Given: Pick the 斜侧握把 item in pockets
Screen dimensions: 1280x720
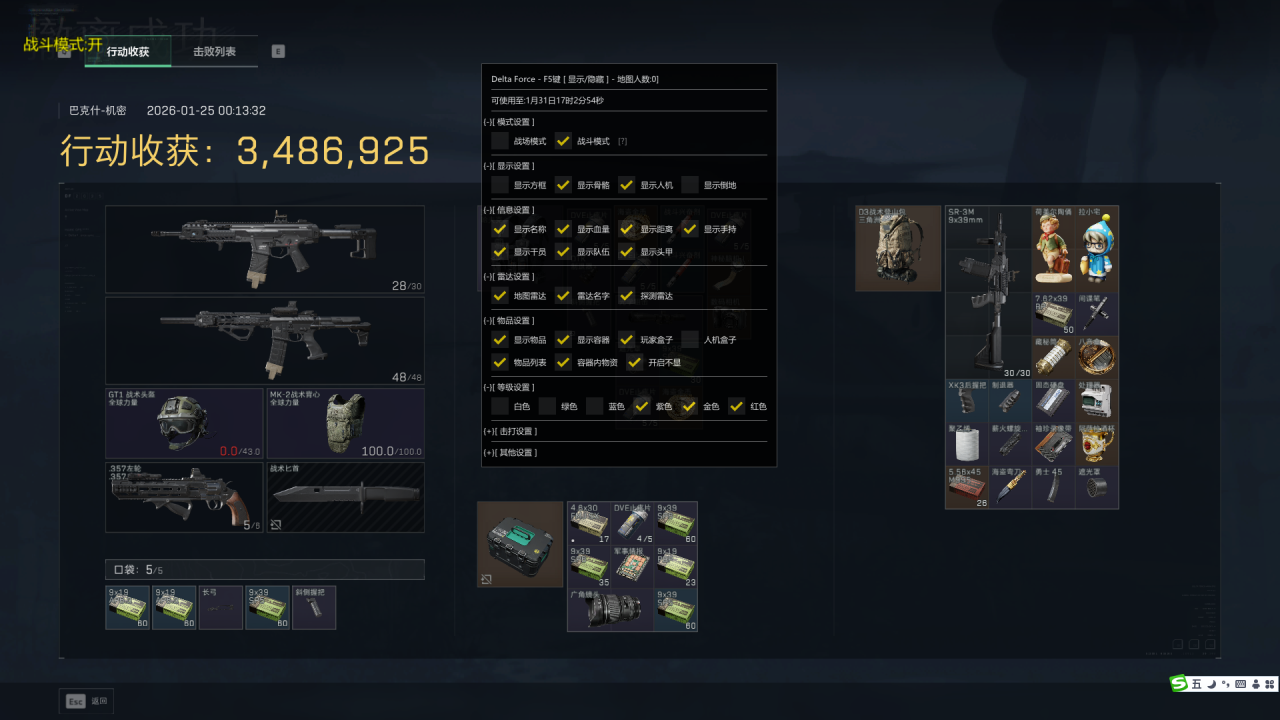Looking at the screenshot, I should click(314, 608).
